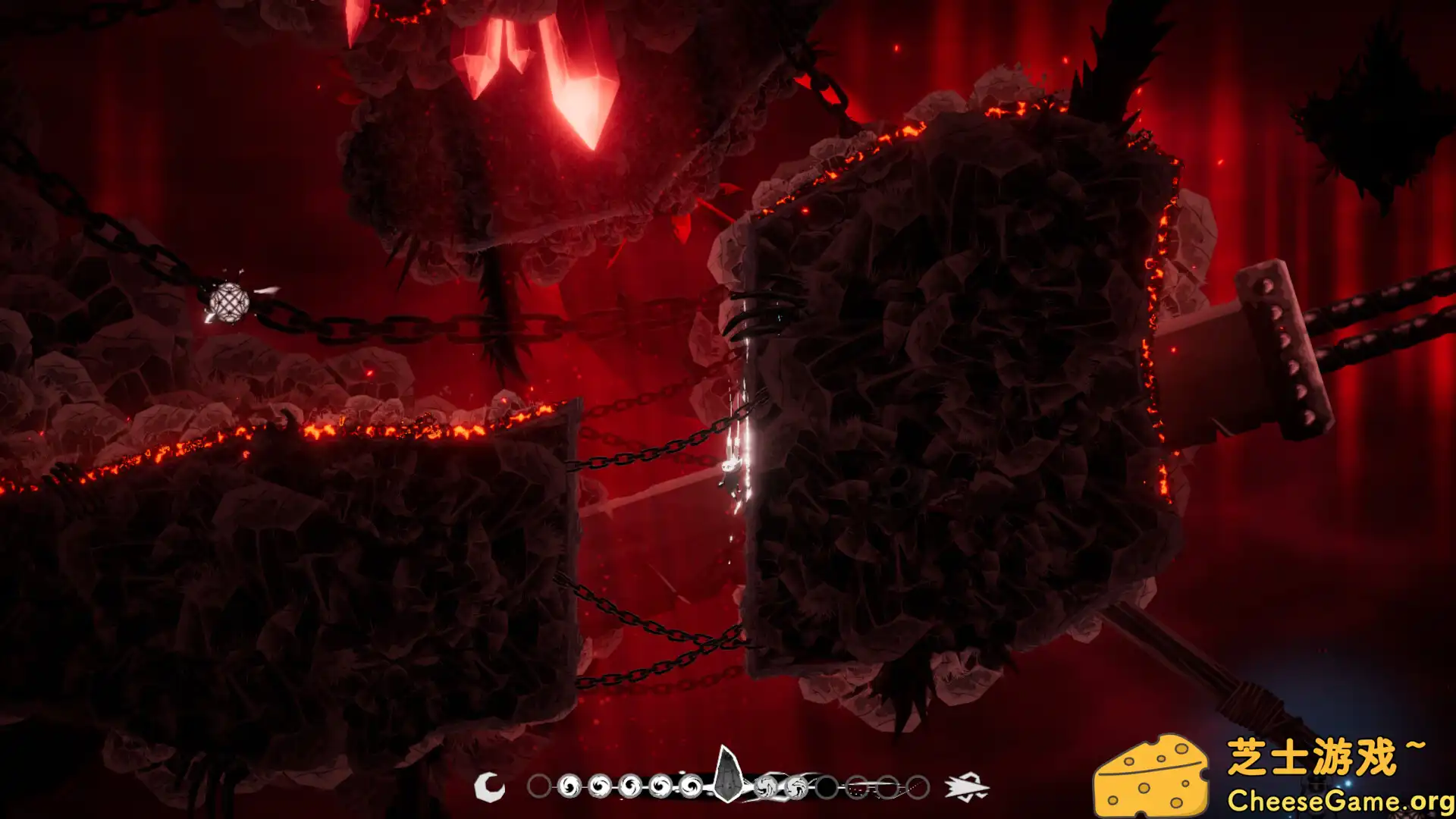Image resolution: width=1456 pixels, height=819 pixels.
Task: Adjust the orb progress meter at screen bottom
Action: (728, 786)
